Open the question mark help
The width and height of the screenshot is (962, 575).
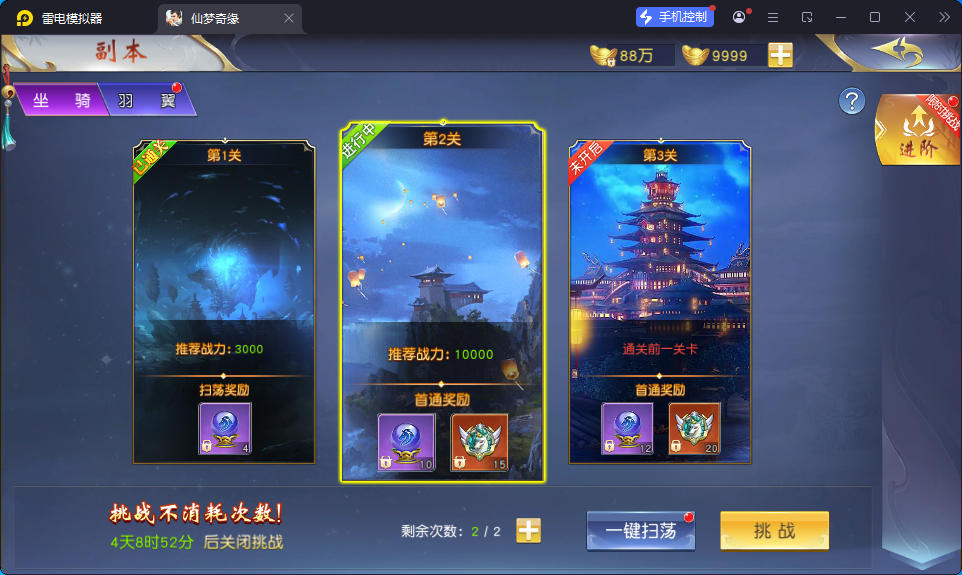click(x=851, y=101)
